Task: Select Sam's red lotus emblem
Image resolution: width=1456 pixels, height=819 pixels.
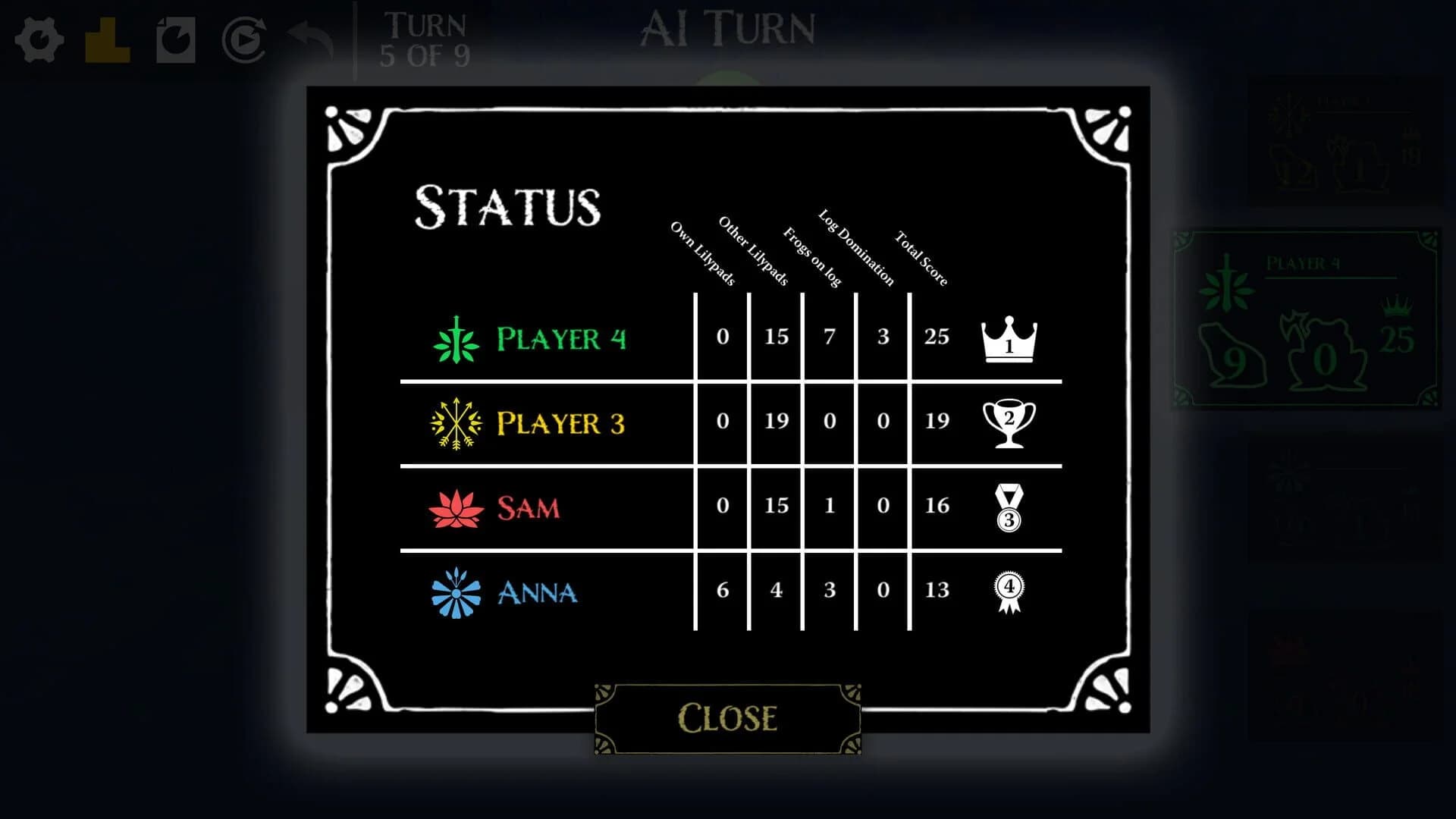Action: click(455, 507)
